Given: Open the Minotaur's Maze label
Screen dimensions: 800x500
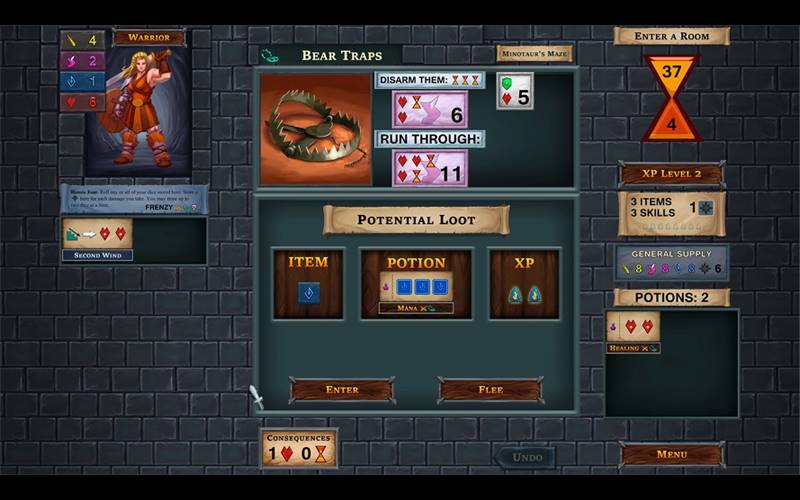Looking at the screenshot, I should click(x=534, y=54).
